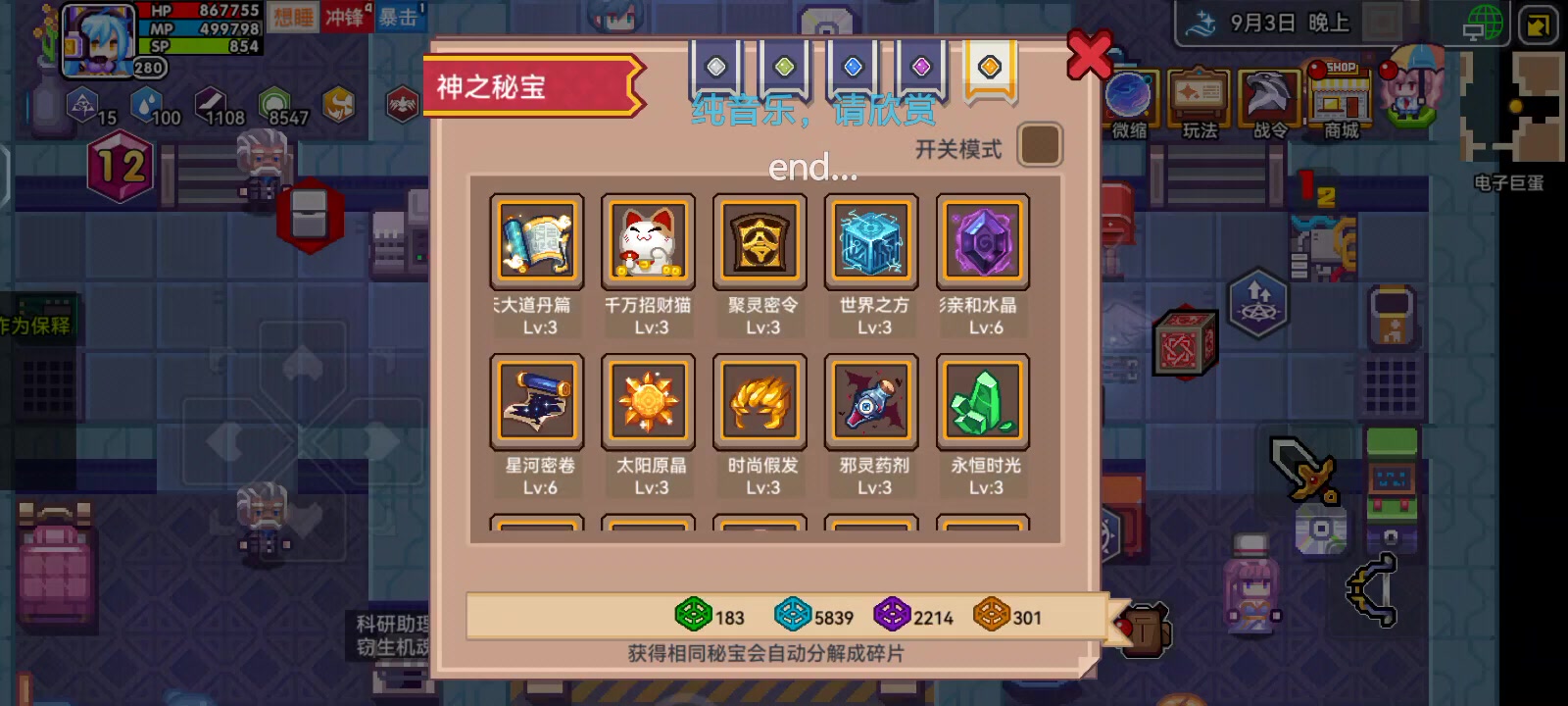Click the green tree resource icon showing 8547
Screen dimensions: 1568x706
point(275,102)
